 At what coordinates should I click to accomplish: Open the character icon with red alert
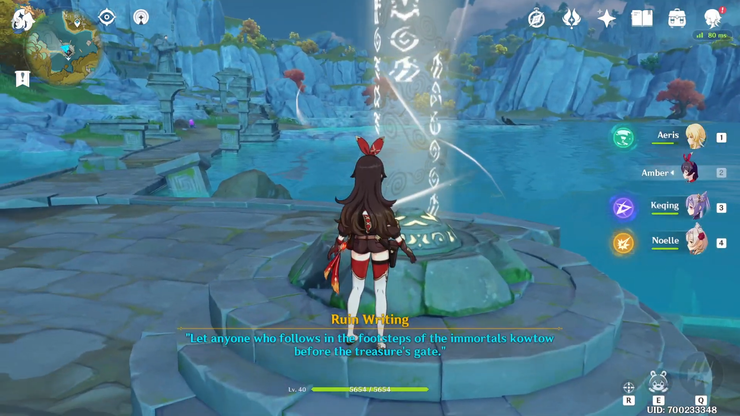pos(712,18)
